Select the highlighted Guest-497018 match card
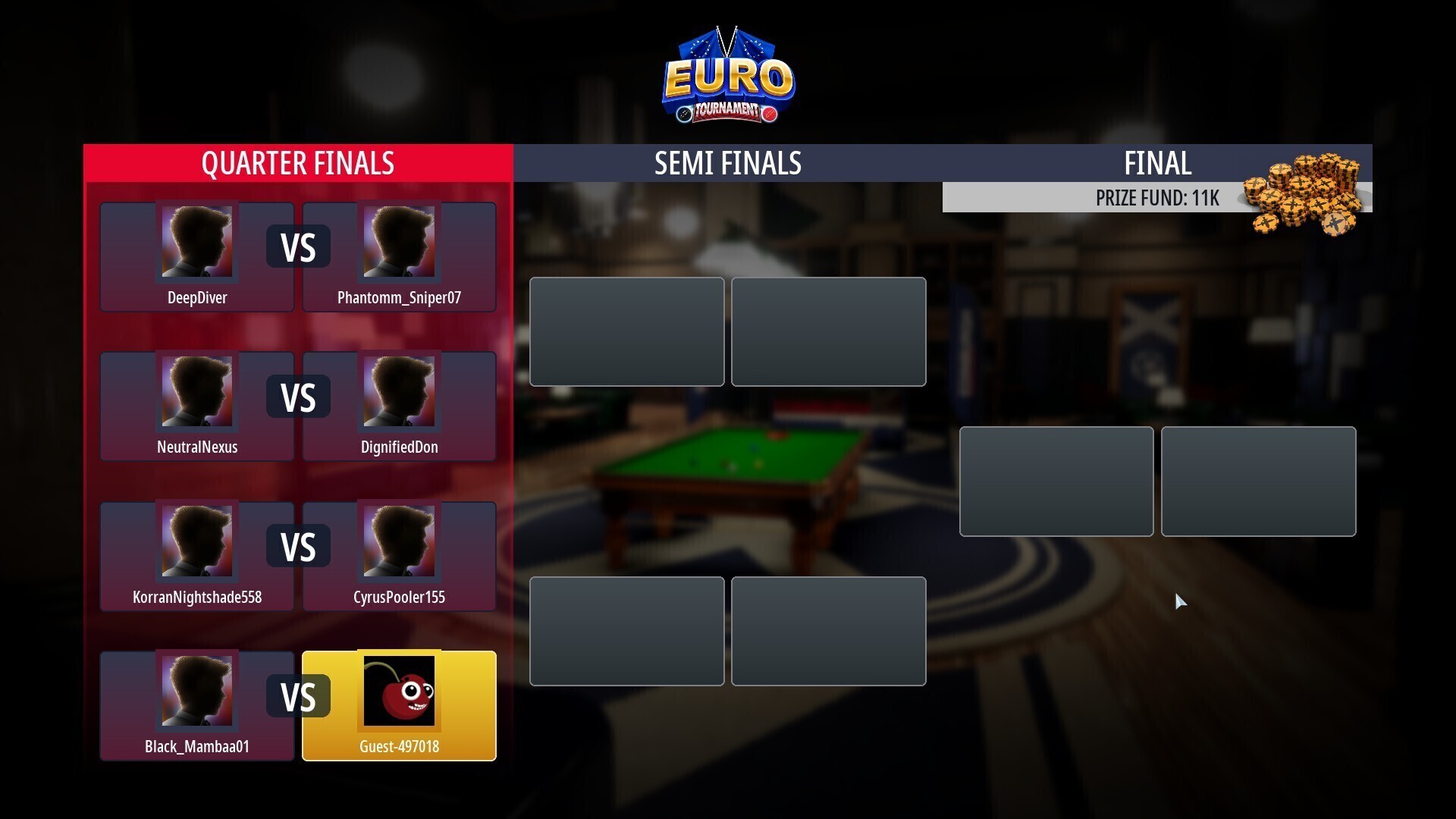Image resolution: width=1456 pixels, height=819 pixels. click(400, 705)
